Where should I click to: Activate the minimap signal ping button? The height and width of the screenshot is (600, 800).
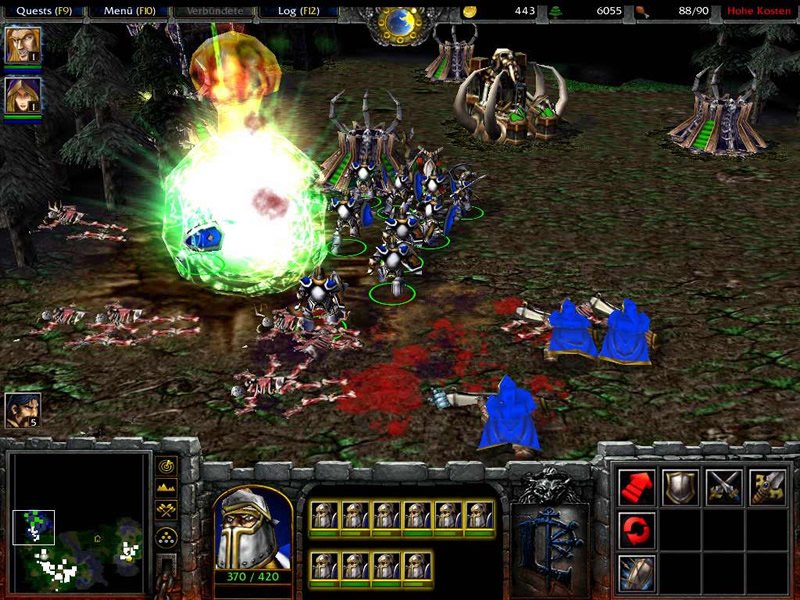166,467
